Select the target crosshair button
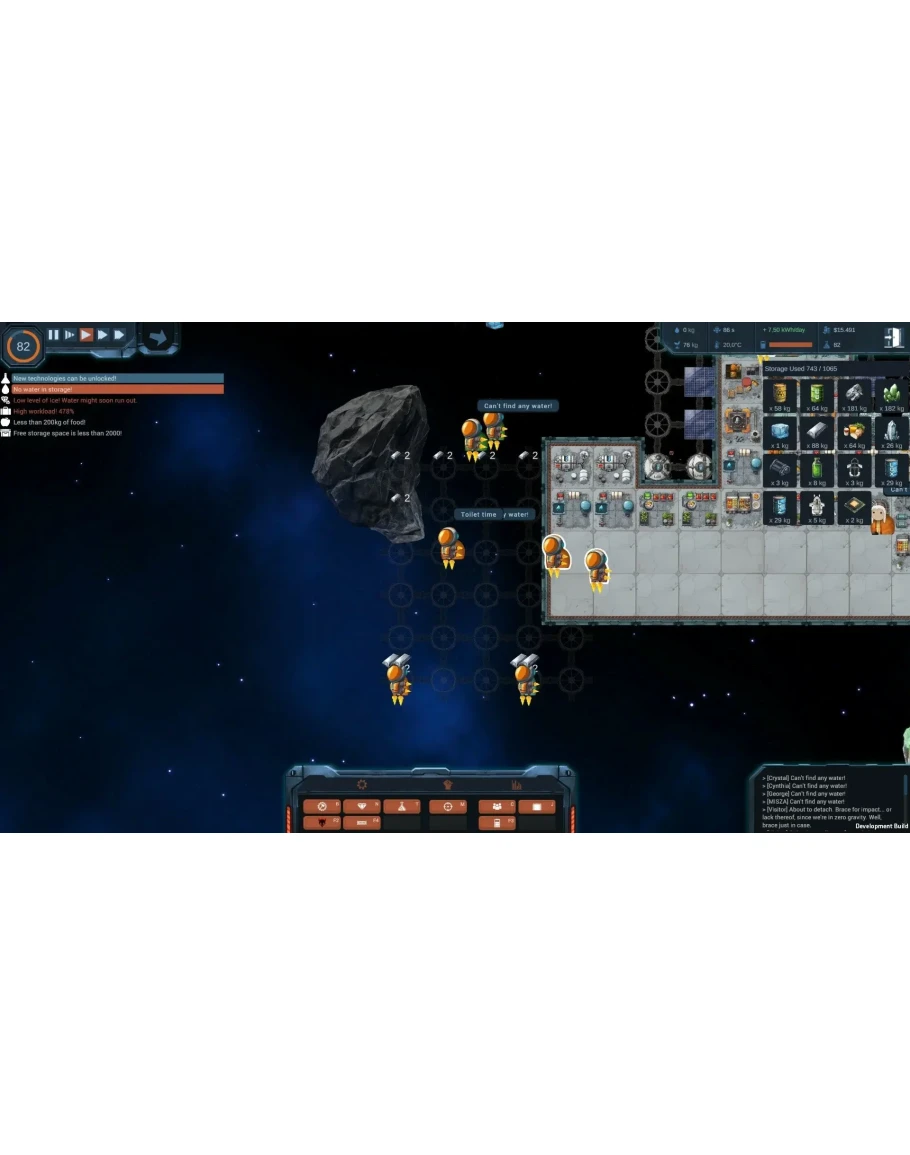Screen dimensions: 910x1155 448,806
